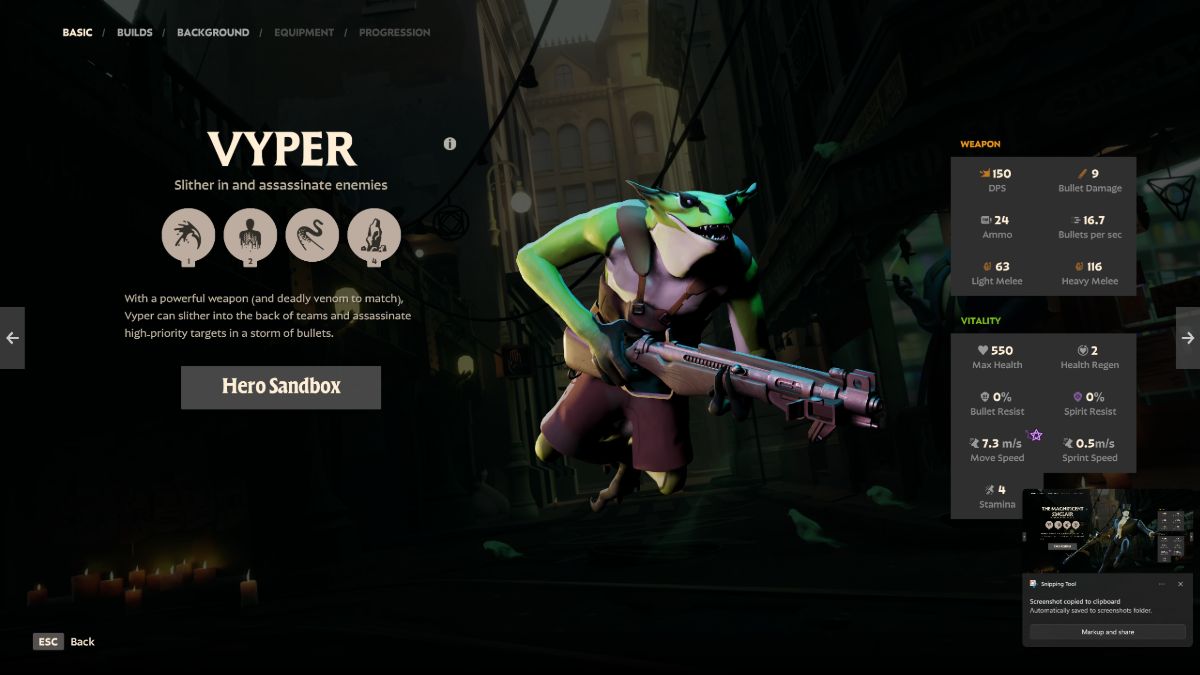Screen dimensions: 1200x675
Task: Show the hero info tooltip icon
Action: tap(450, 144)
